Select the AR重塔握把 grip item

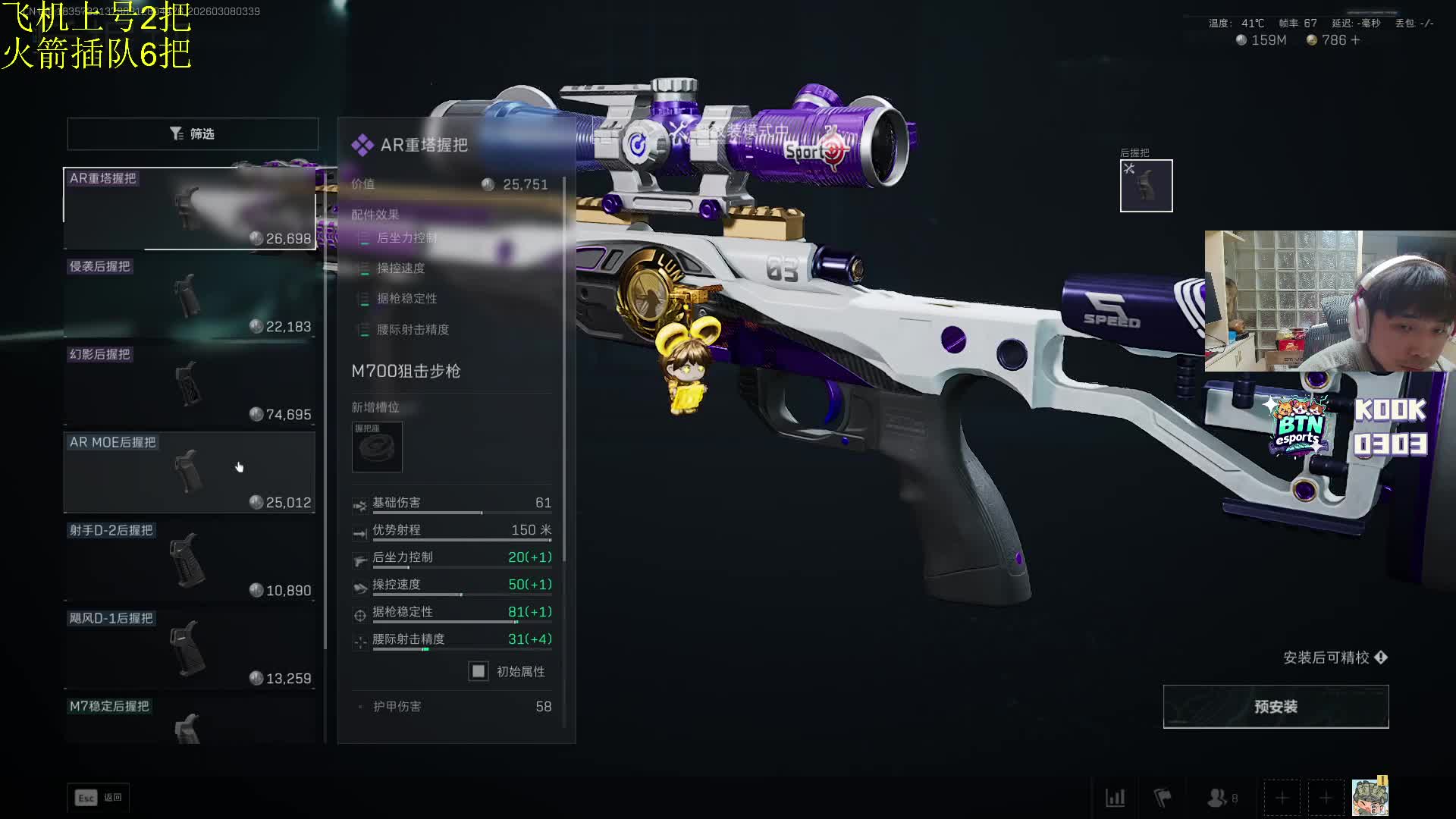click(x=190, y=209)
